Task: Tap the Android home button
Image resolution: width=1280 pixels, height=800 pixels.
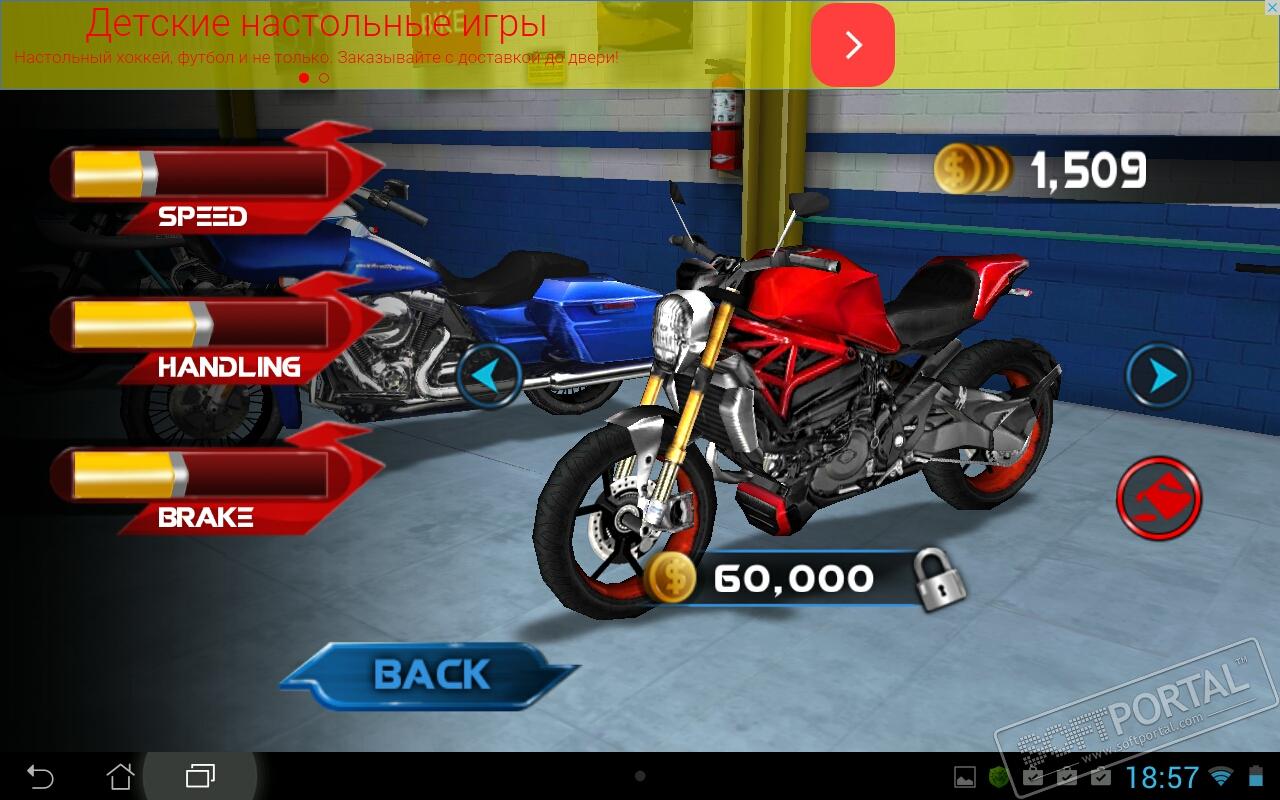Action: pyautogui.click(x=120, y=776)
